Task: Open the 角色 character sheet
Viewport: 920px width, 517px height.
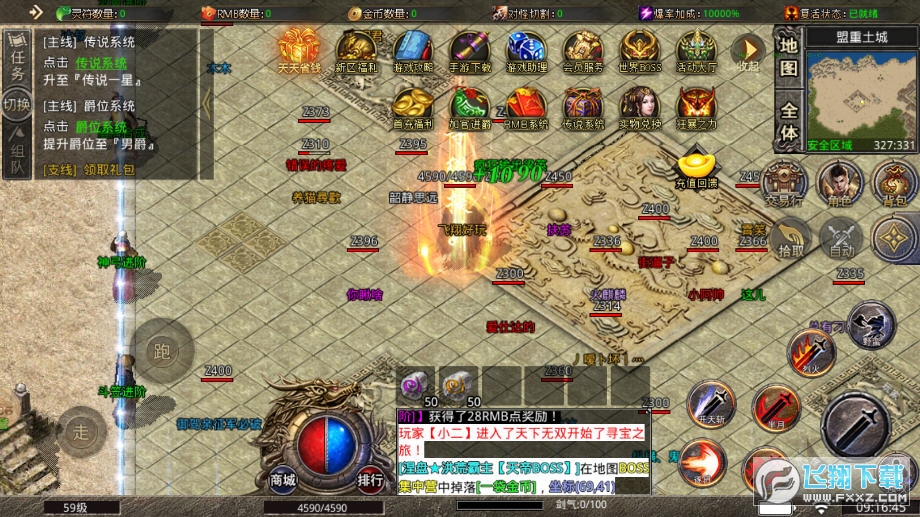Action: point(840,183)
